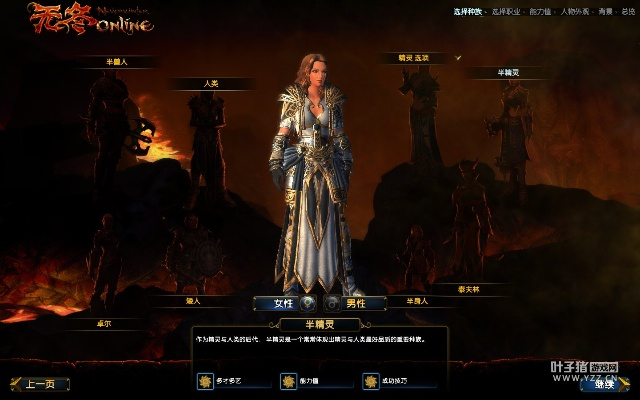Switch gender to 女性 (Female)
This screenshot has width=640, height=400.
(x=277, y=303)
